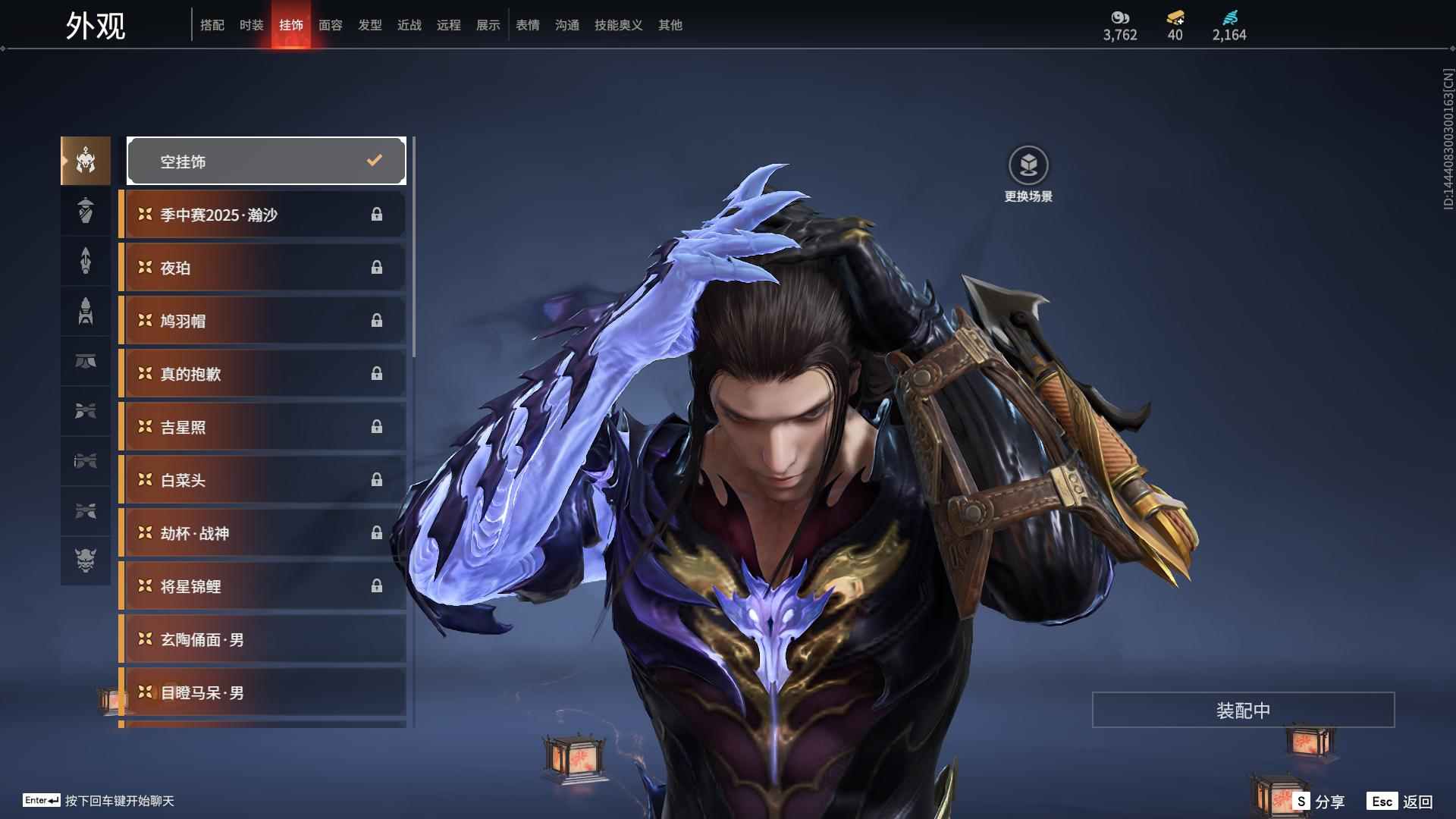The width and height of the screenshot is (1456, 819).
Task: Pick the 夜珀 accessory row
Action: (263, 268)
